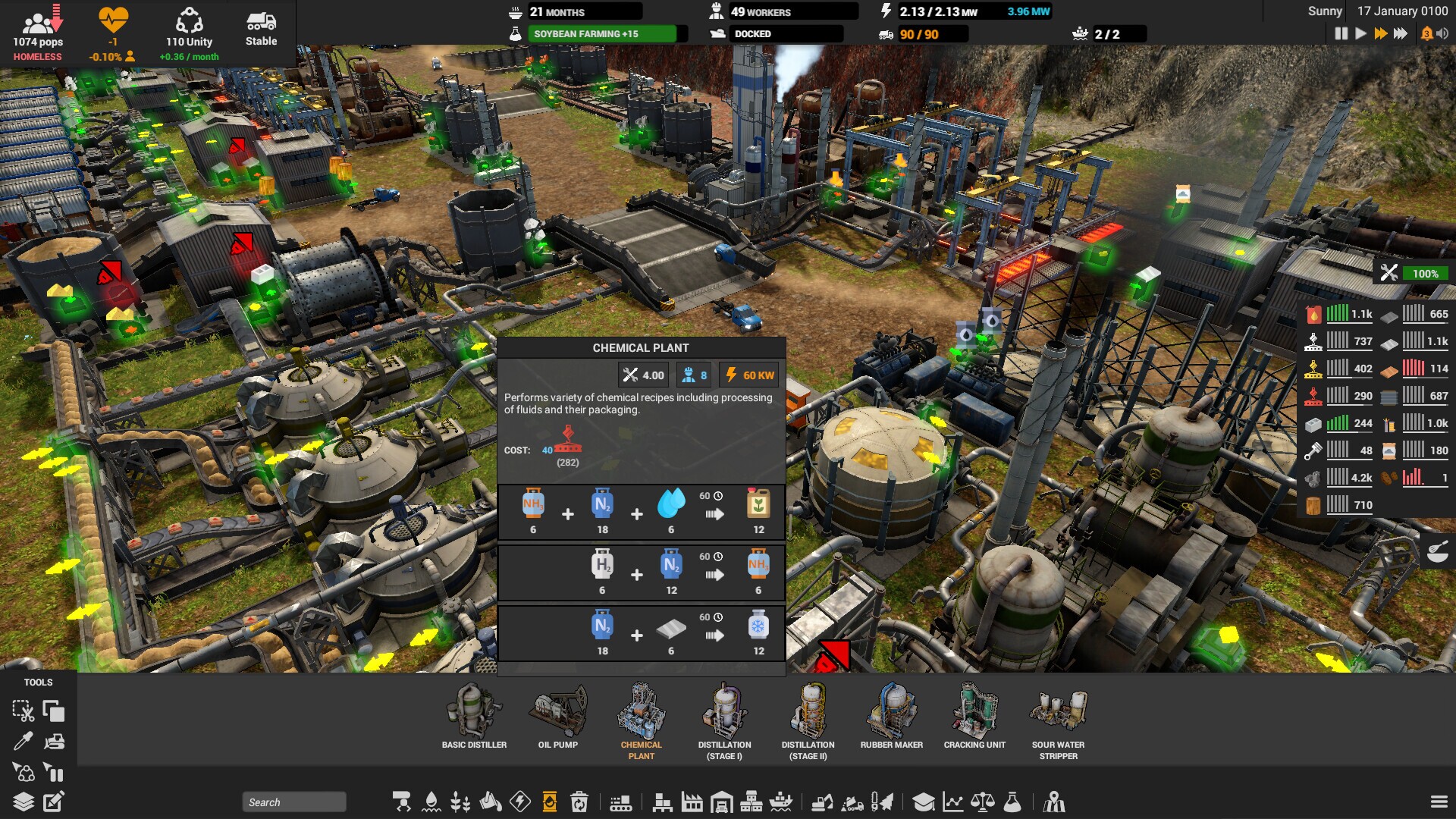Viewport: 1456px width, 819px height.
Task: Enable fastest game speed
Action: click(x=1399, y=33)
